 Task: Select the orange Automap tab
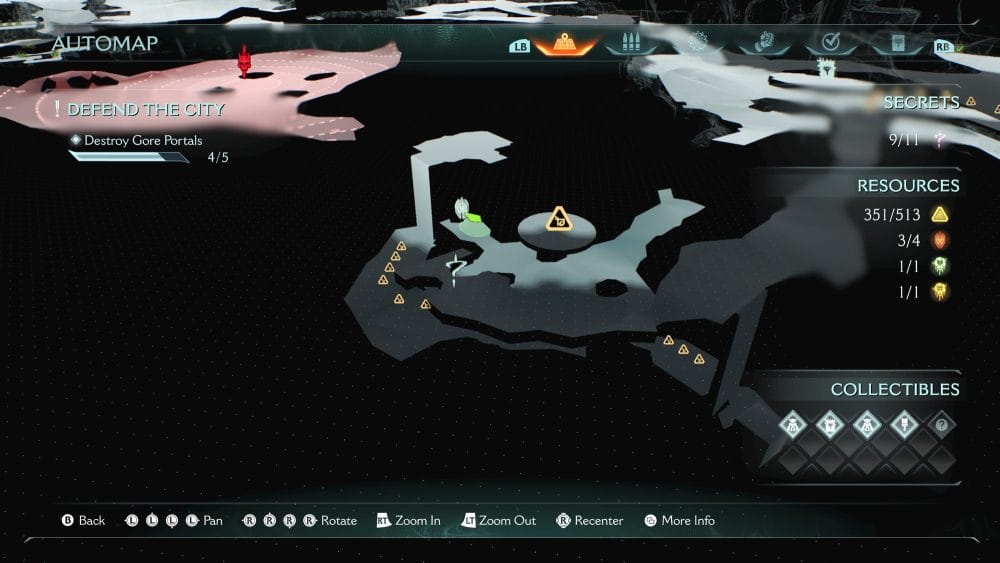tap(565, 44)
